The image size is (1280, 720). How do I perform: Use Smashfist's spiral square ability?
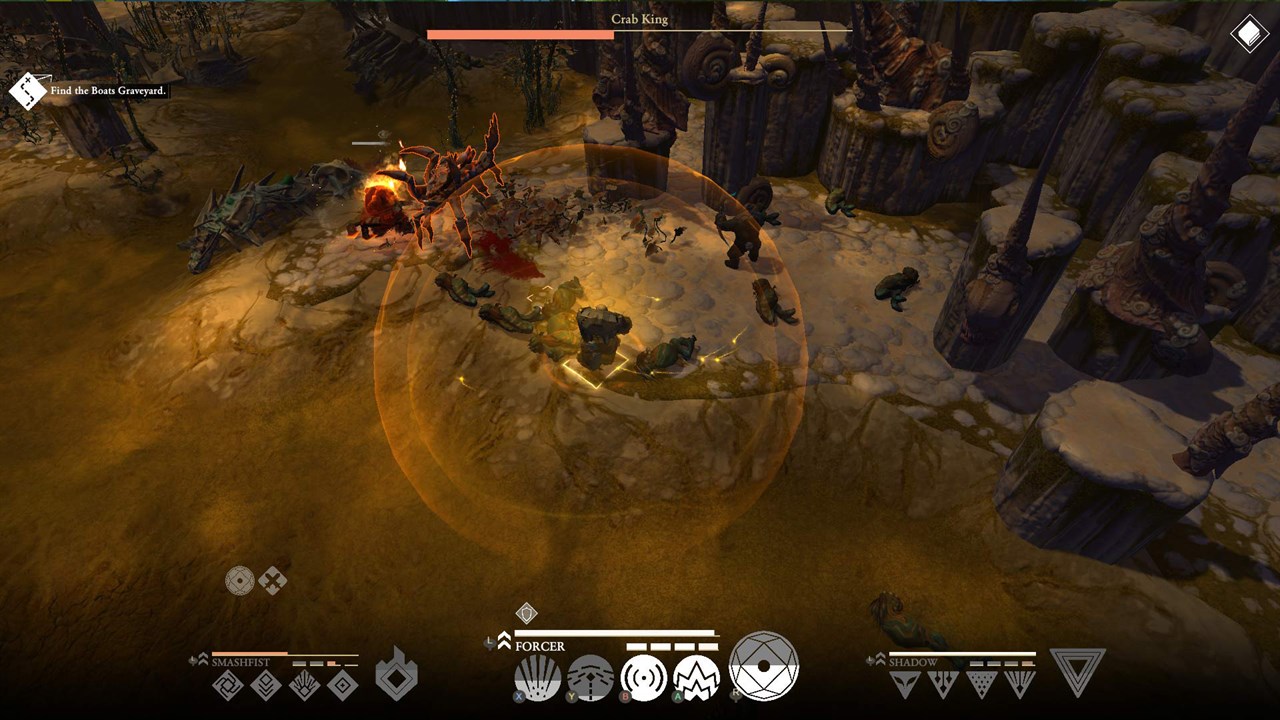(228, 685)
